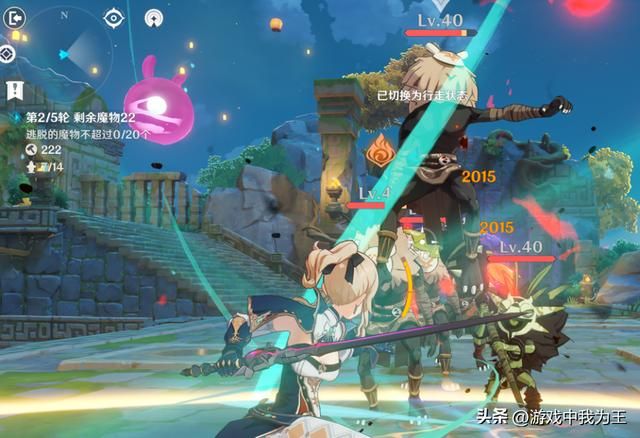This screenshot has width=640, height=438.
Task: Click the exit domain door icon
Action: click(x=15, y=20)
